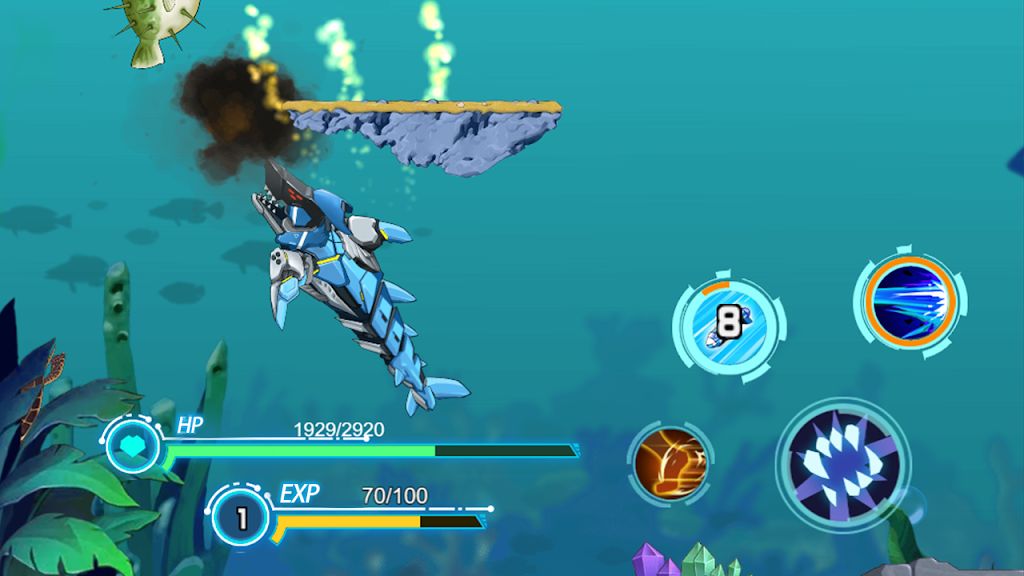Tap the large shark bite attack button
The width and height of the screenshot is (1024, 576).
(x=842, y=465)
